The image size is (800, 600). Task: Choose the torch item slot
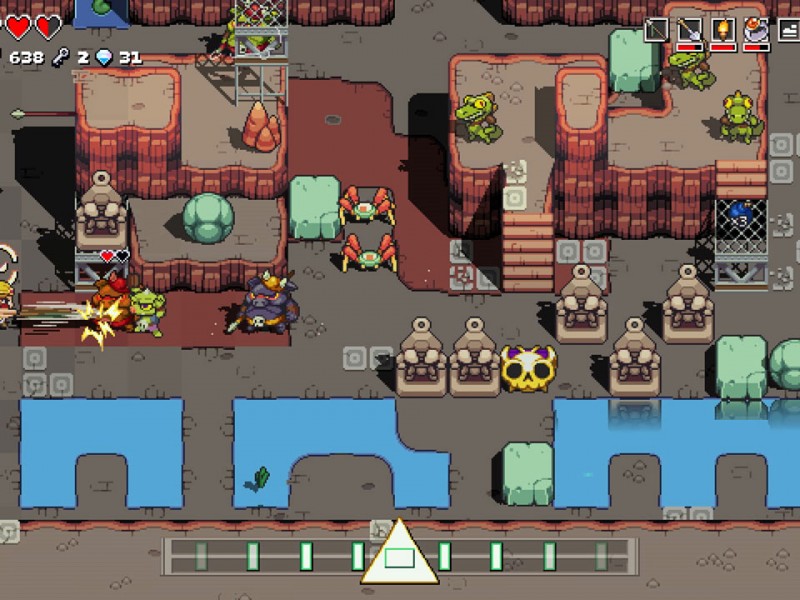click(723, 30)
